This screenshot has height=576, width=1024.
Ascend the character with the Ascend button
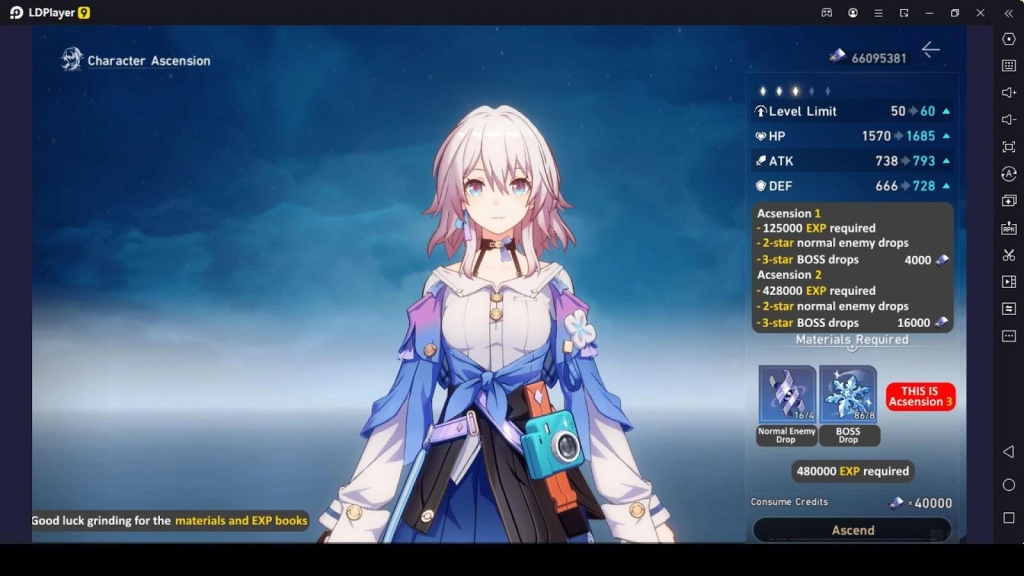coord(852,530)
